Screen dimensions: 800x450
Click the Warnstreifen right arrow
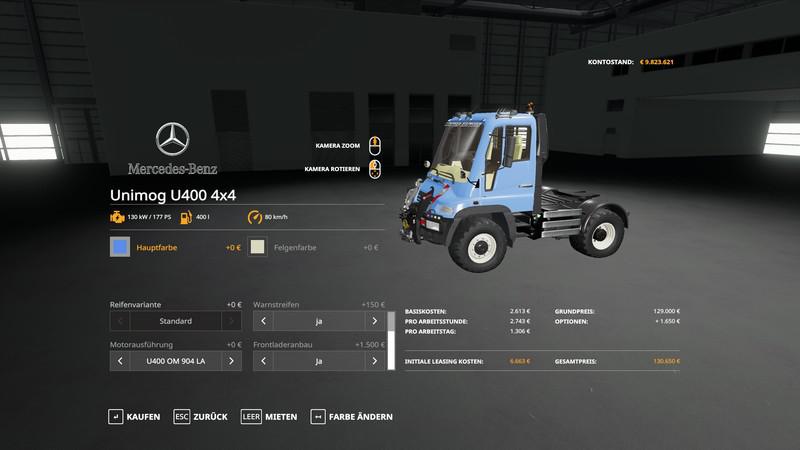coord(375,321)
